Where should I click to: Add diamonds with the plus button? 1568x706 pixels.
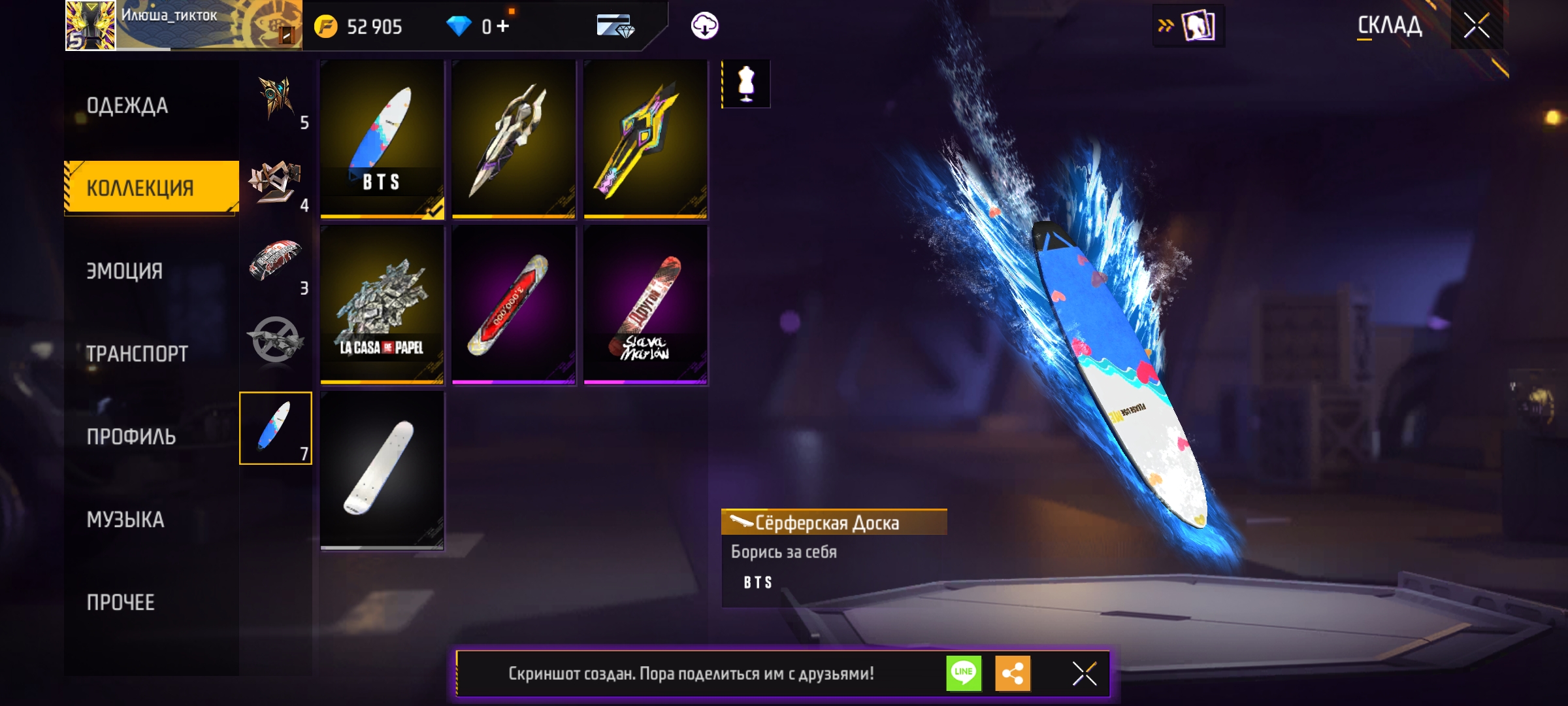click(x=502, y=26)
